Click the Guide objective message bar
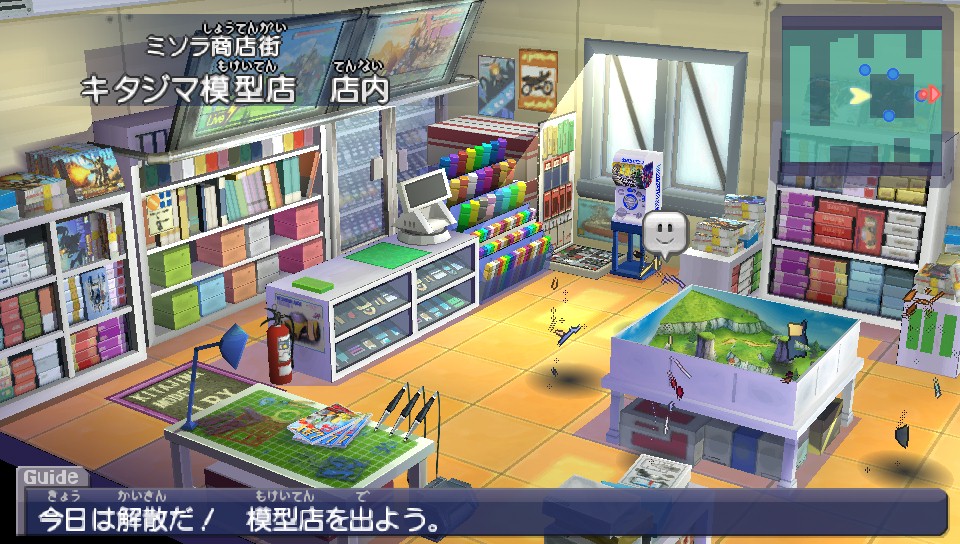 click(x=480, y=511)
